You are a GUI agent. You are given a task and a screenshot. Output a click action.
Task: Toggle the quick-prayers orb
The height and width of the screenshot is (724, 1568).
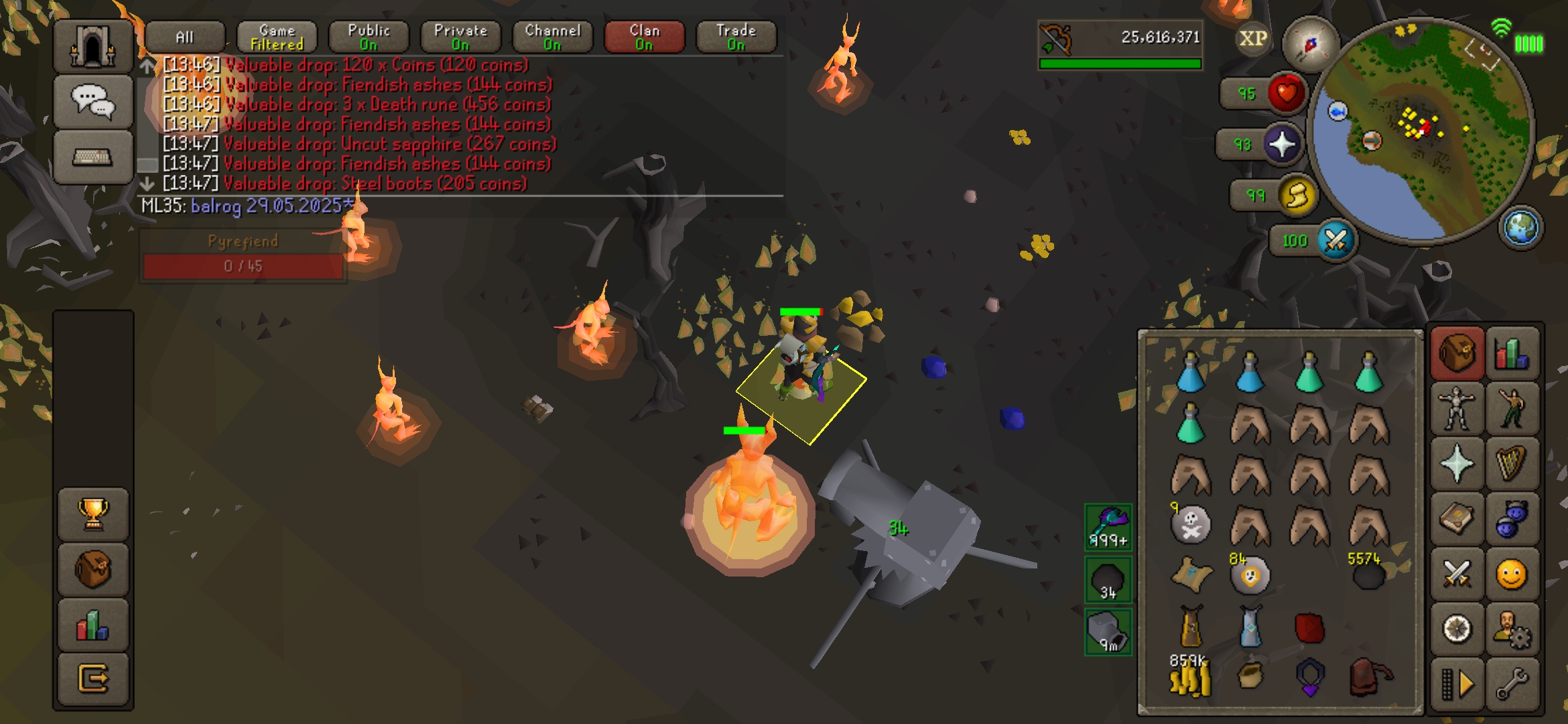tap(1282, 144)
